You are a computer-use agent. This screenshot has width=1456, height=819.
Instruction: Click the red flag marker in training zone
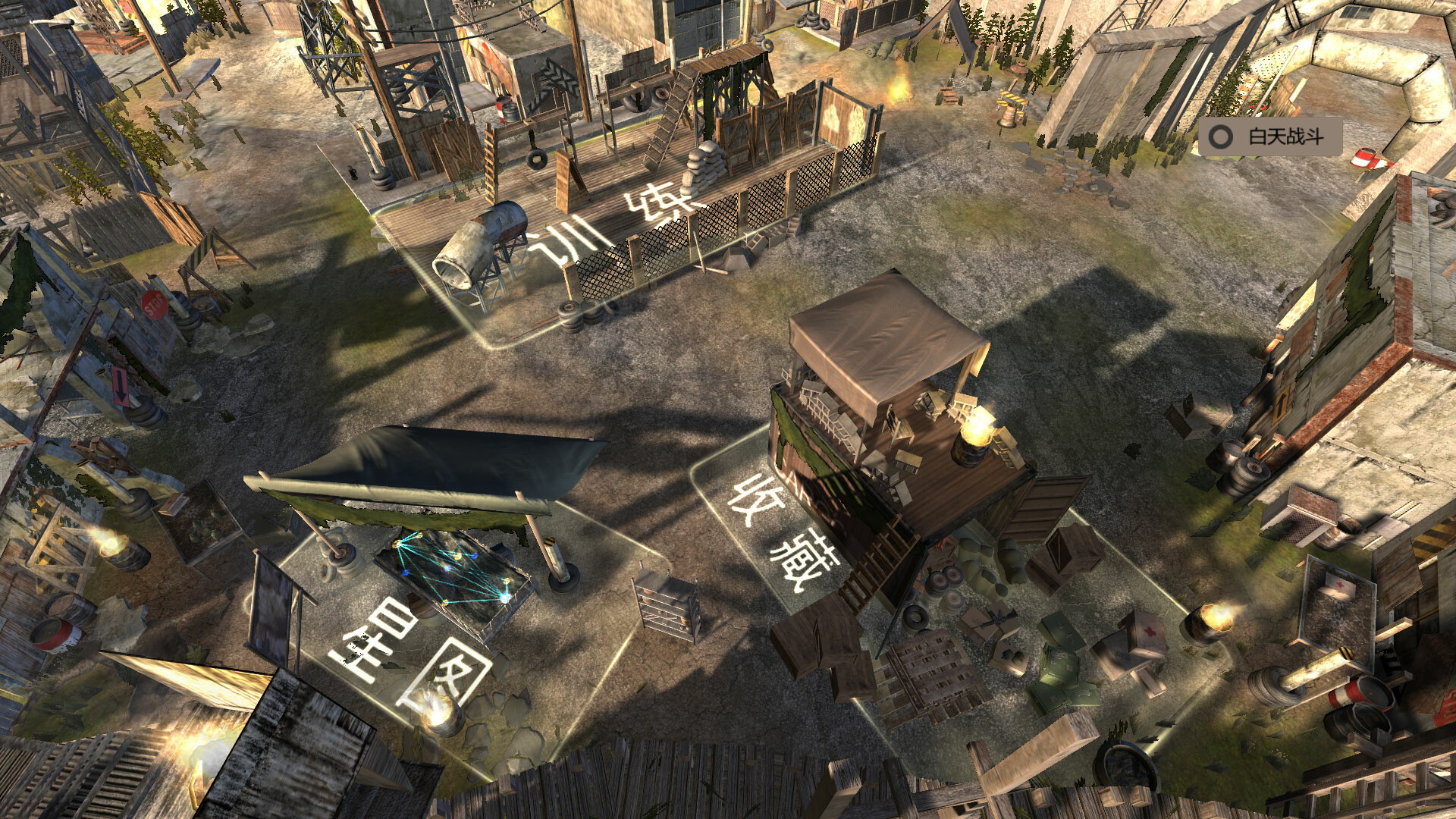[500, 110]
